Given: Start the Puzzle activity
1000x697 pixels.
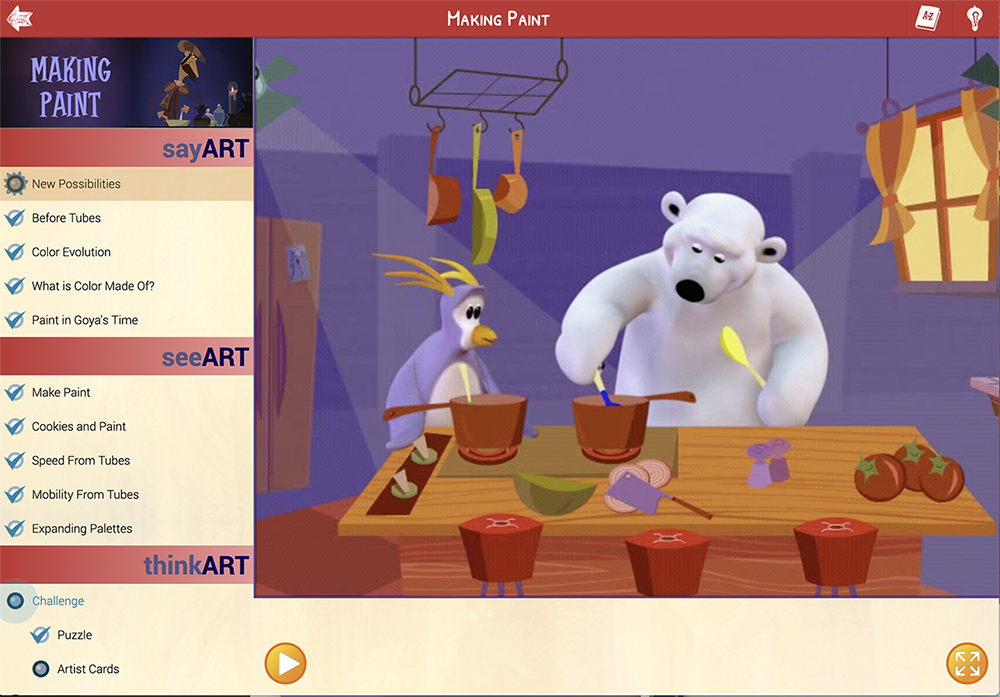Looking at the screenshot, I should (74, 635).
